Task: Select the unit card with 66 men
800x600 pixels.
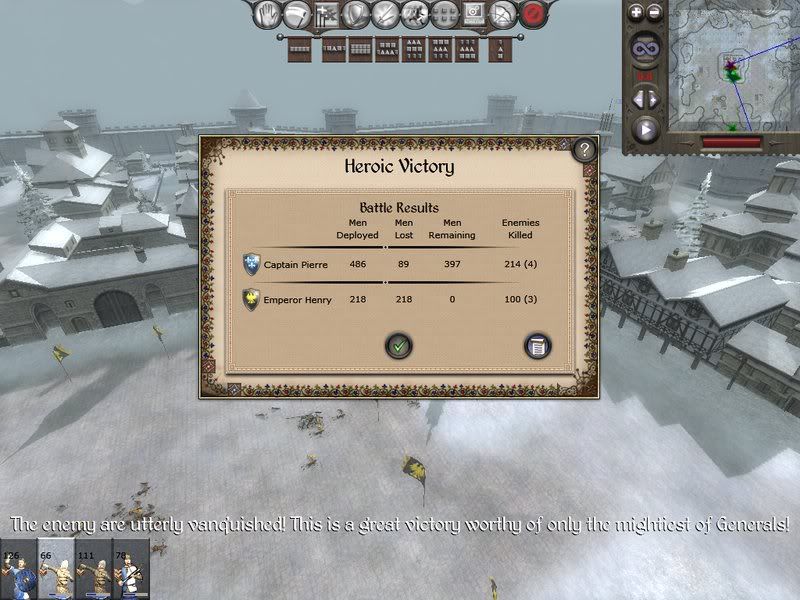Action: pos(56,570)
